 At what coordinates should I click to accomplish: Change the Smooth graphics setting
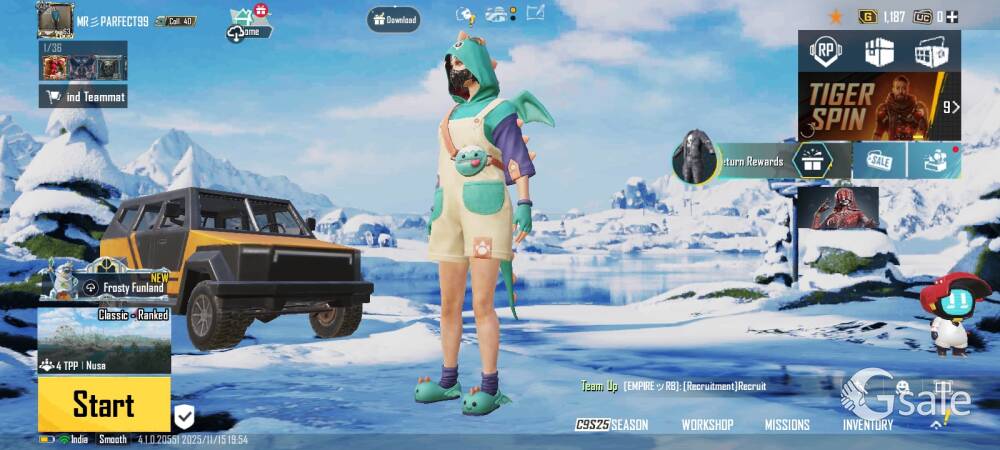[x=113, y=440]
